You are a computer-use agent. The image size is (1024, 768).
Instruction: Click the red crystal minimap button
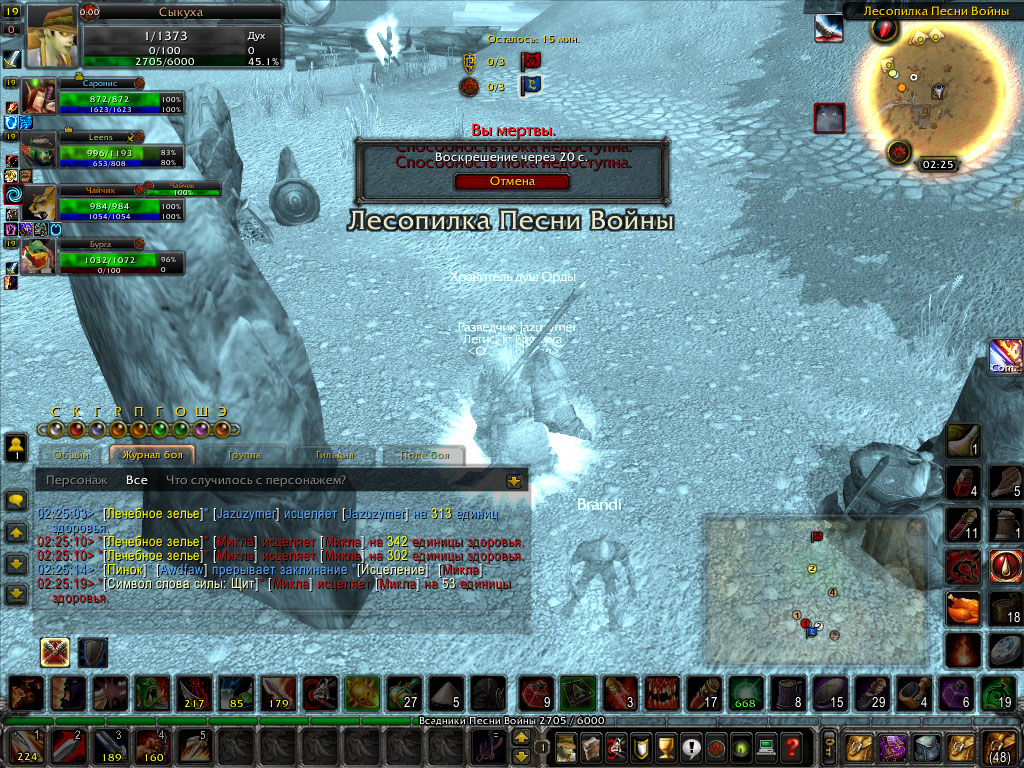883,29
